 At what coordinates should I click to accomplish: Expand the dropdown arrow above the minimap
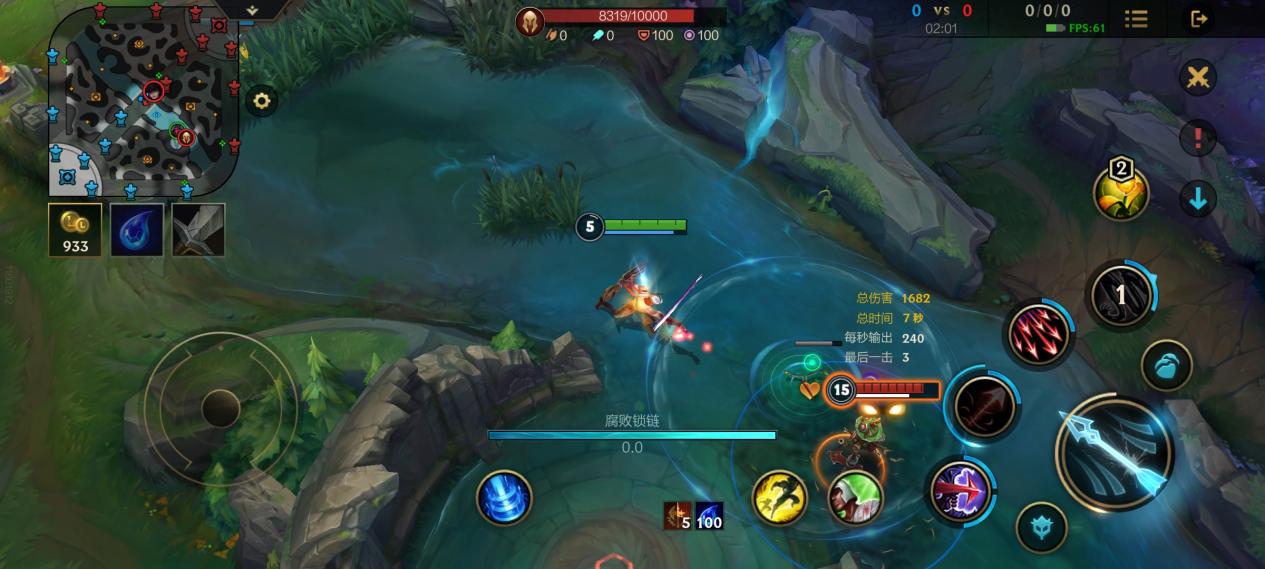point(251,9)
